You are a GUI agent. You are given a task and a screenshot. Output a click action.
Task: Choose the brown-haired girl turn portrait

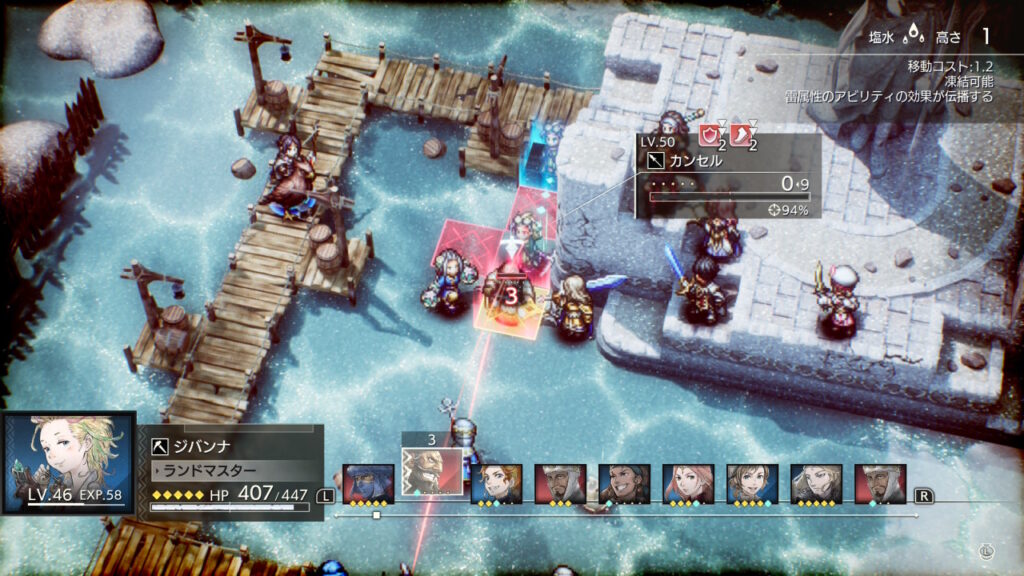752,483
